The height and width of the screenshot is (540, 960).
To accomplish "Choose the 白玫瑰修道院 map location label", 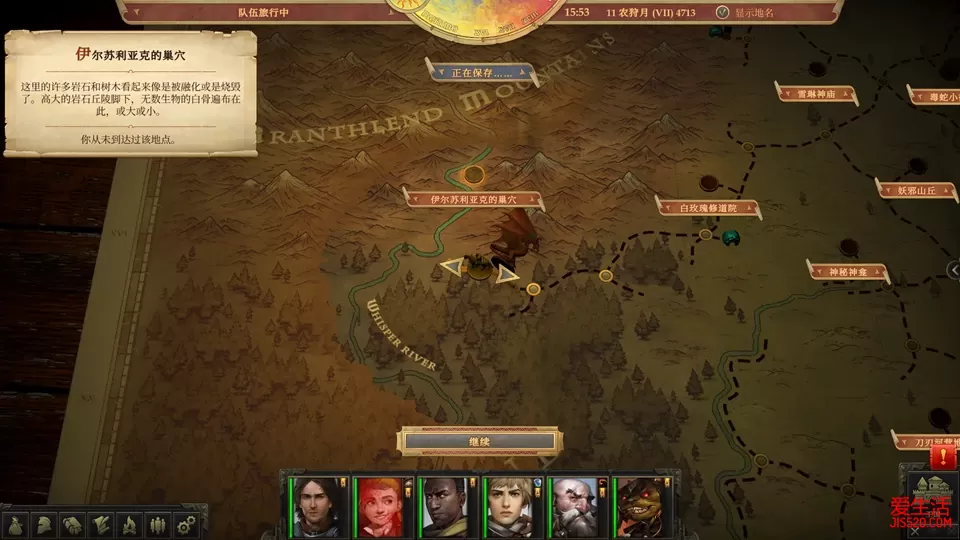I will coord(707,207).
